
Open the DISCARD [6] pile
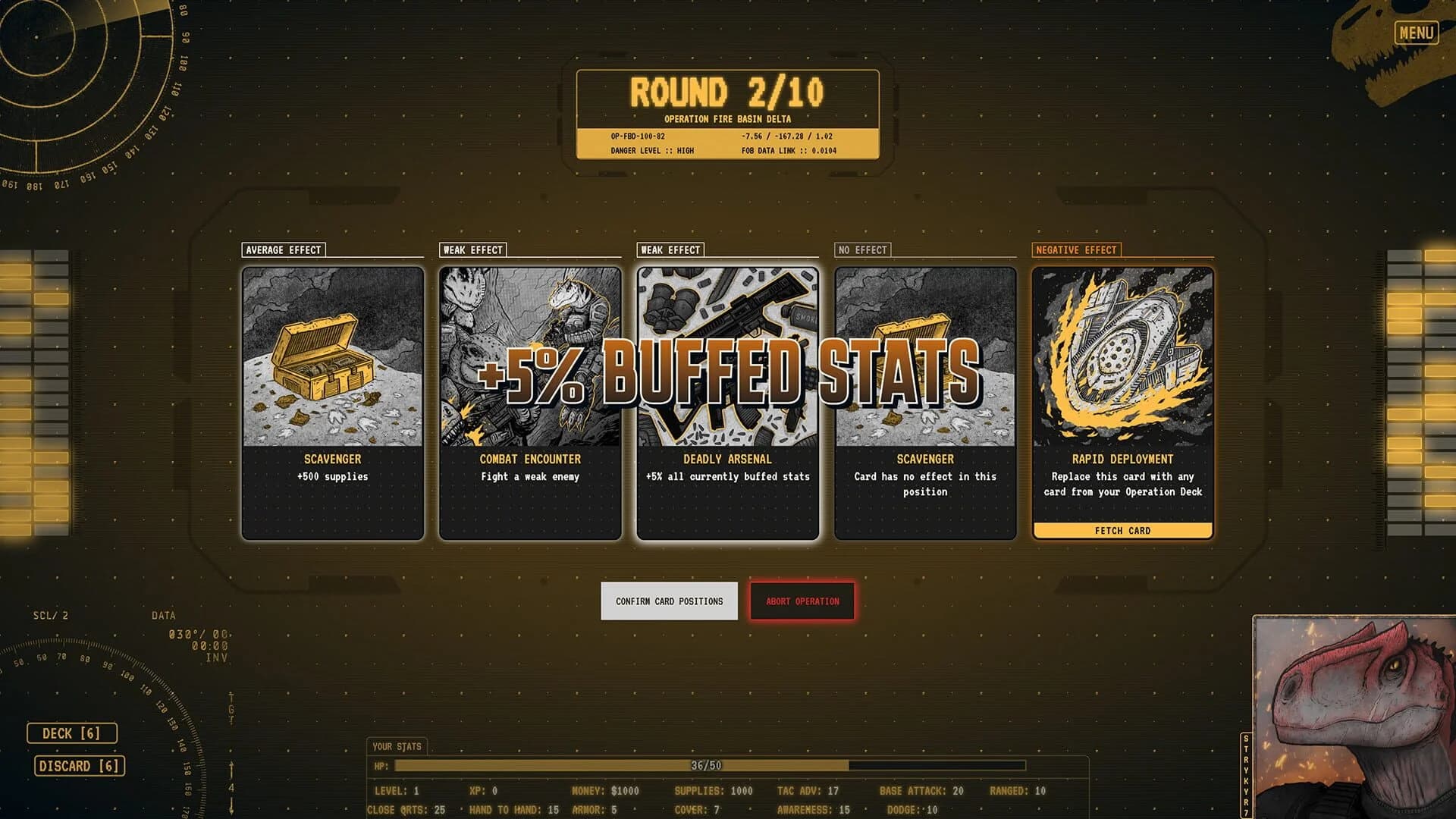pyautogui.click(x=78, y=766)
